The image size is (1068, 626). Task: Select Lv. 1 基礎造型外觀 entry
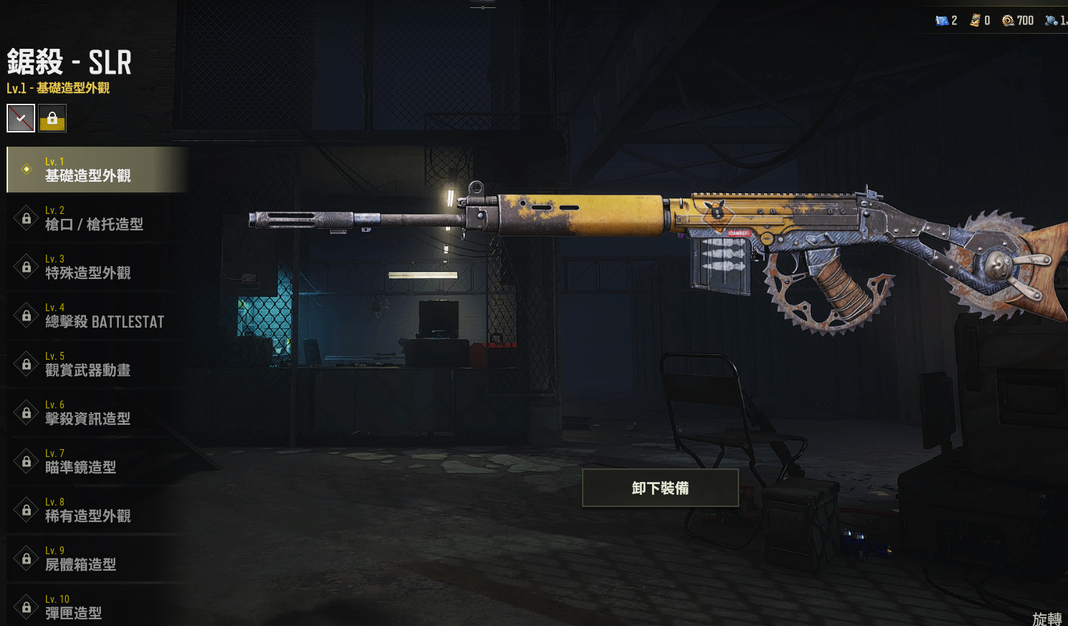point(96,170)
